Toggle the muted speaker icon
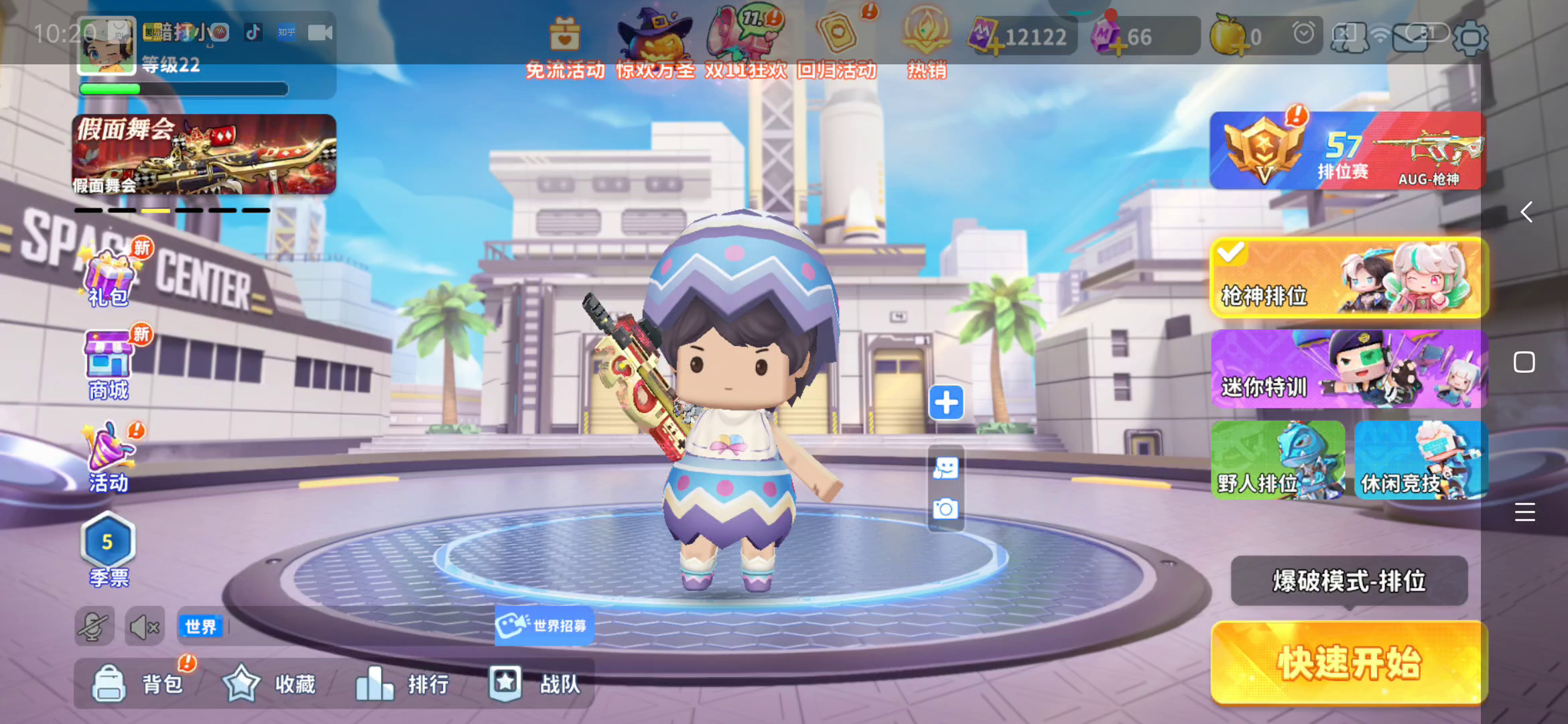 [x=145, y=627]
